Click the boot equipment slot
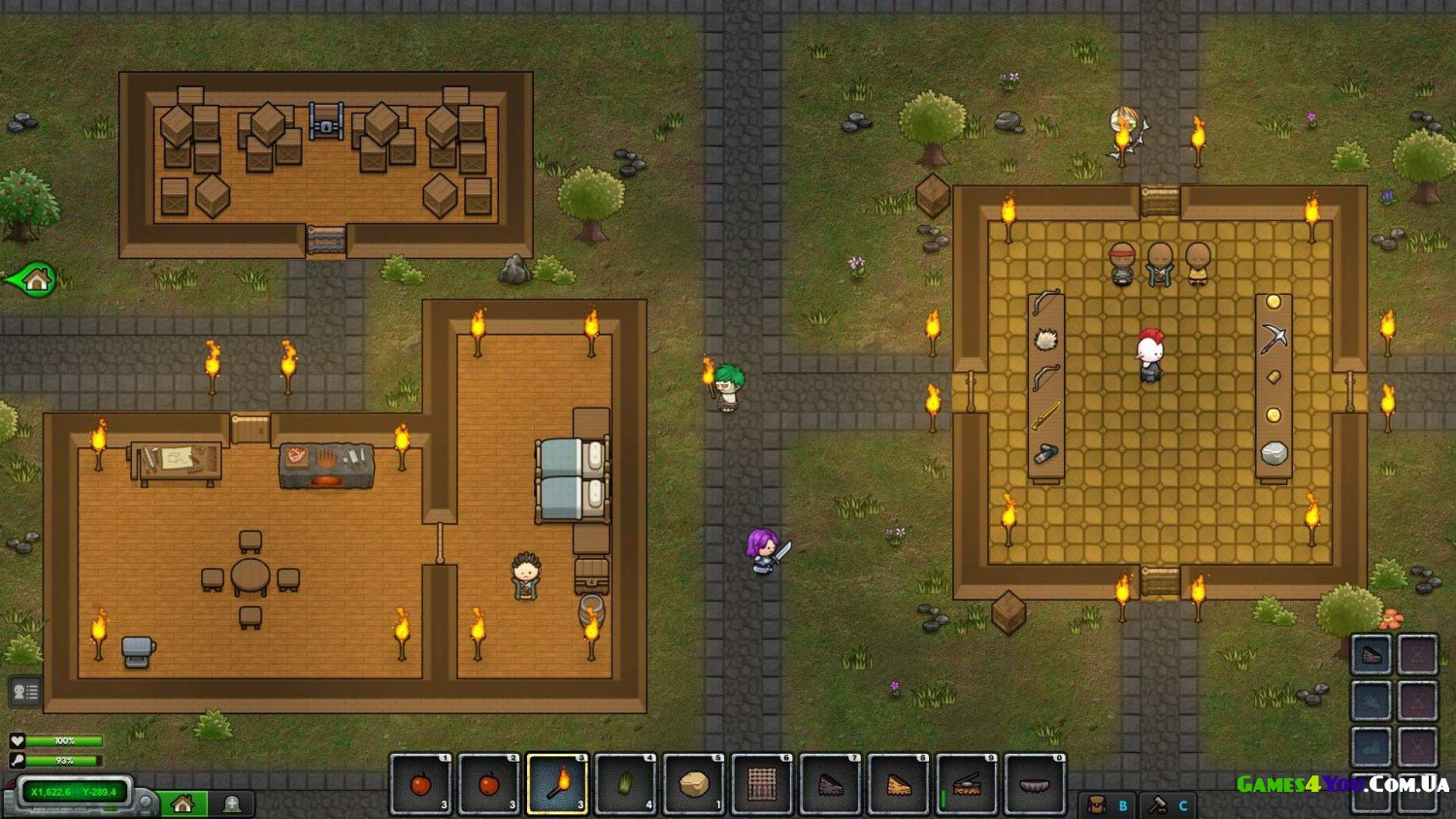This screenshot has height=819, width=1456. tap(1372, 746)
